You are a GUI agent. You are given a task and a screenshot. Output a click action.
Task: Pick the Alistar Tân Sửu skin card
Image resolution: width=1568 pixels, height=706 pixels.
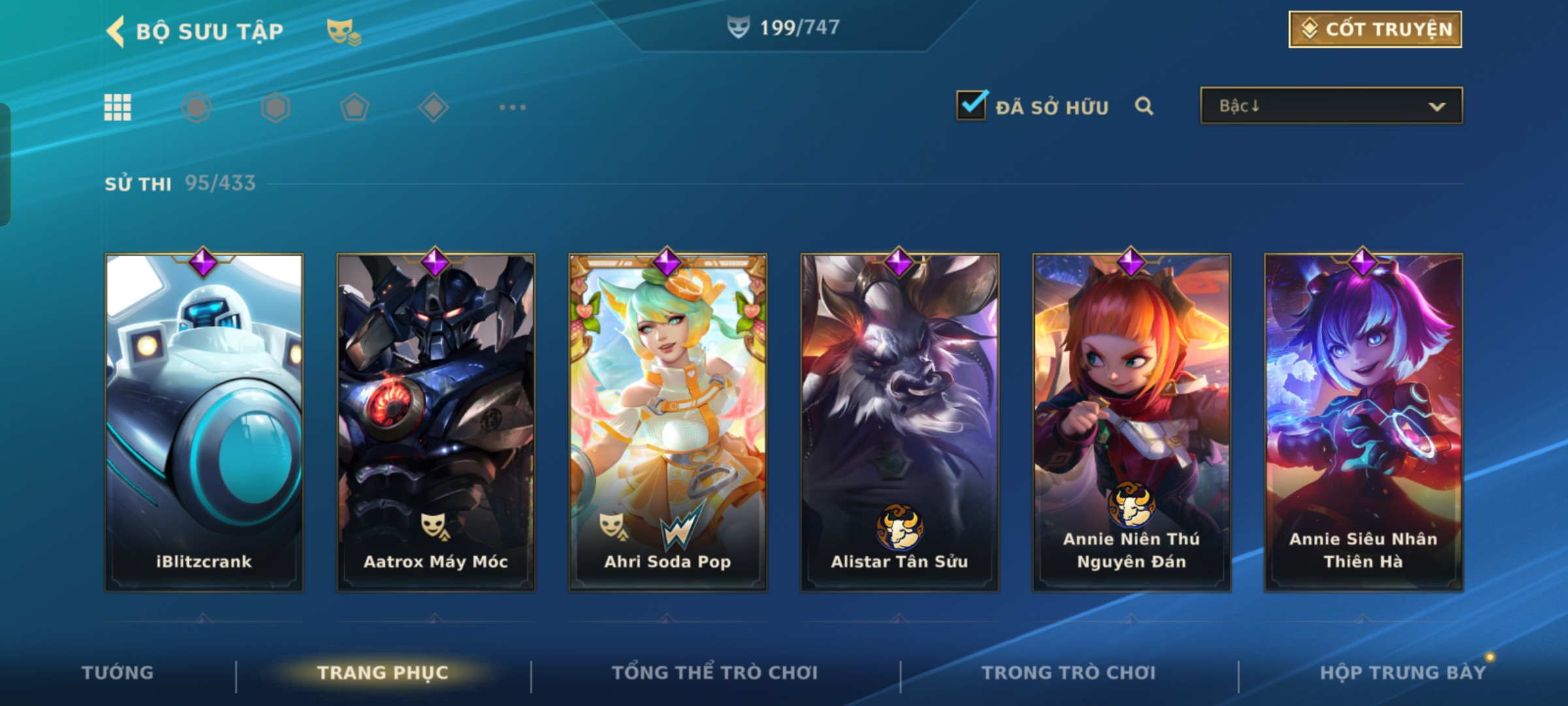point(900,422)
